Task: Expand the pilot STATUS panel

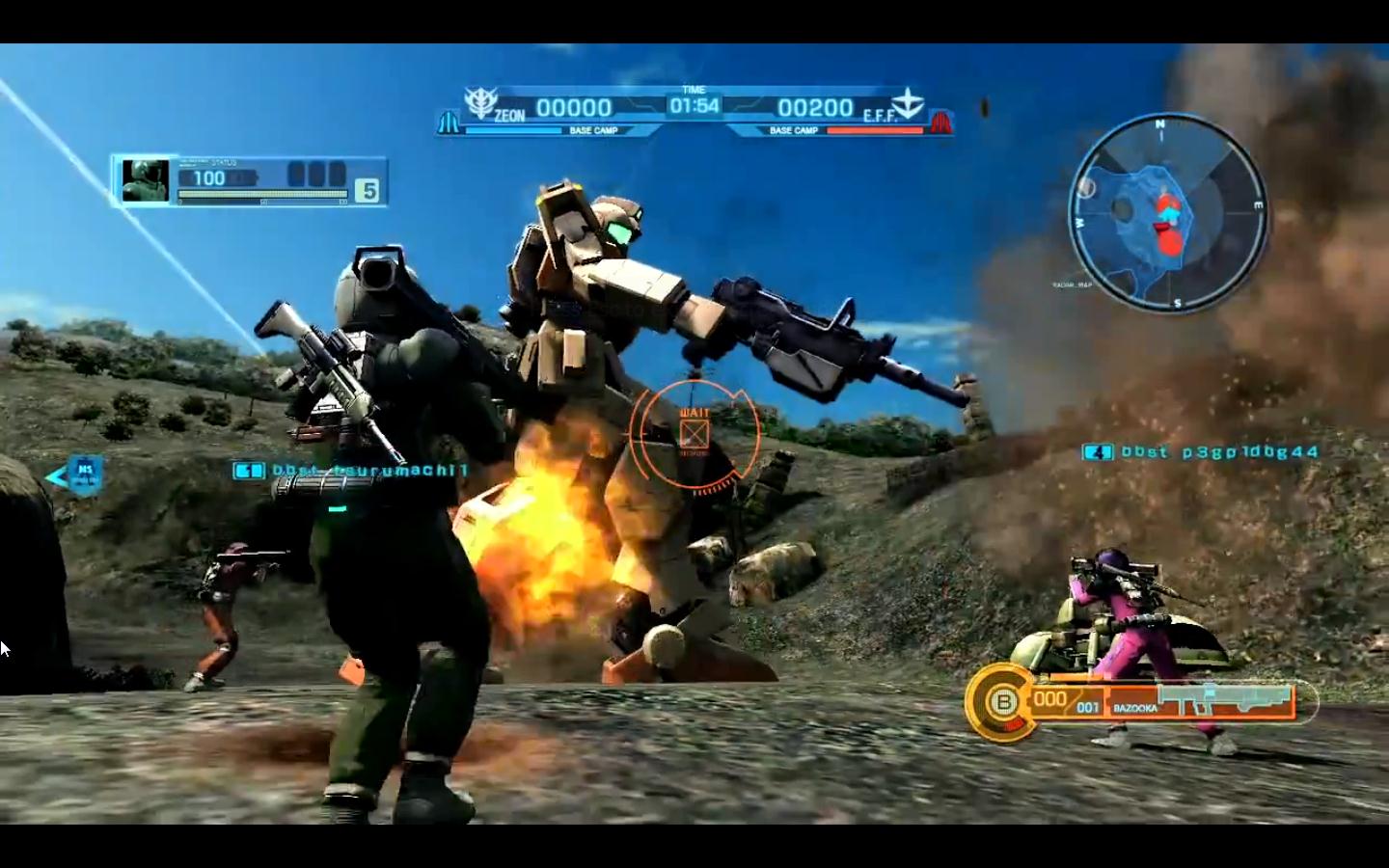Action: point(225,163)
